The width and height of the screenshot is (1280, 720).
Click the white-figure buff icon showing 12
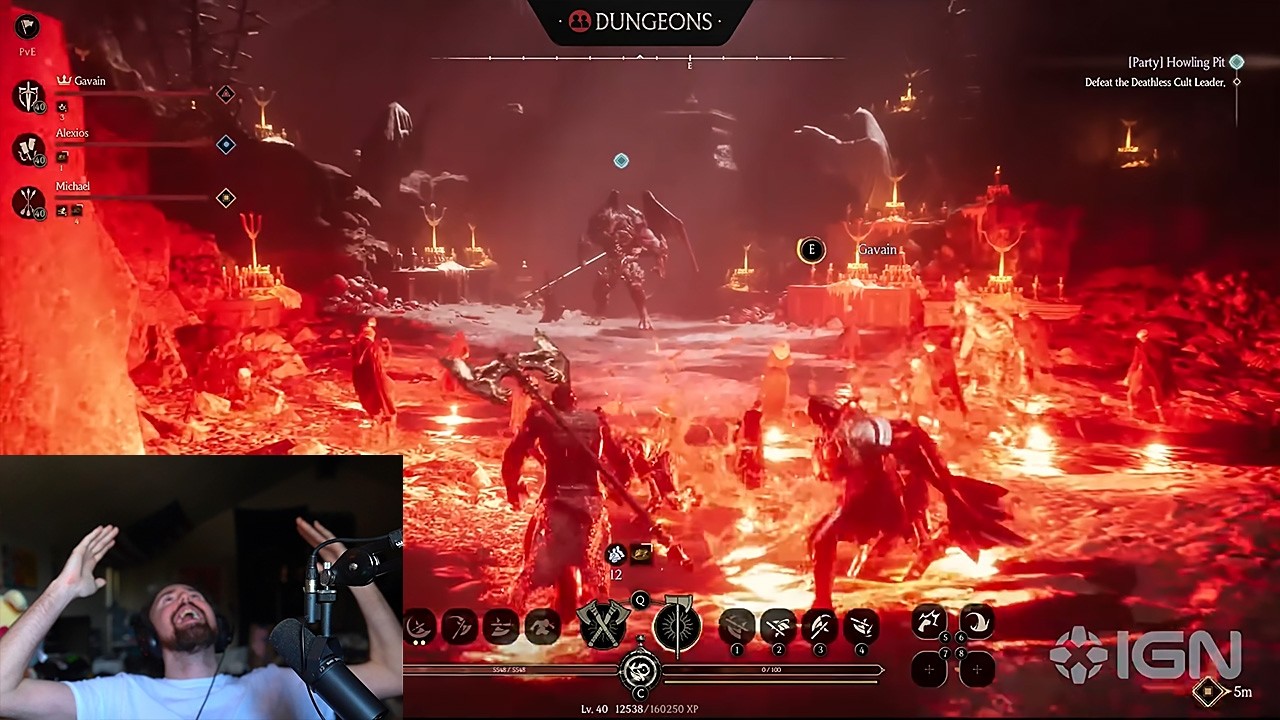point(616,555)
